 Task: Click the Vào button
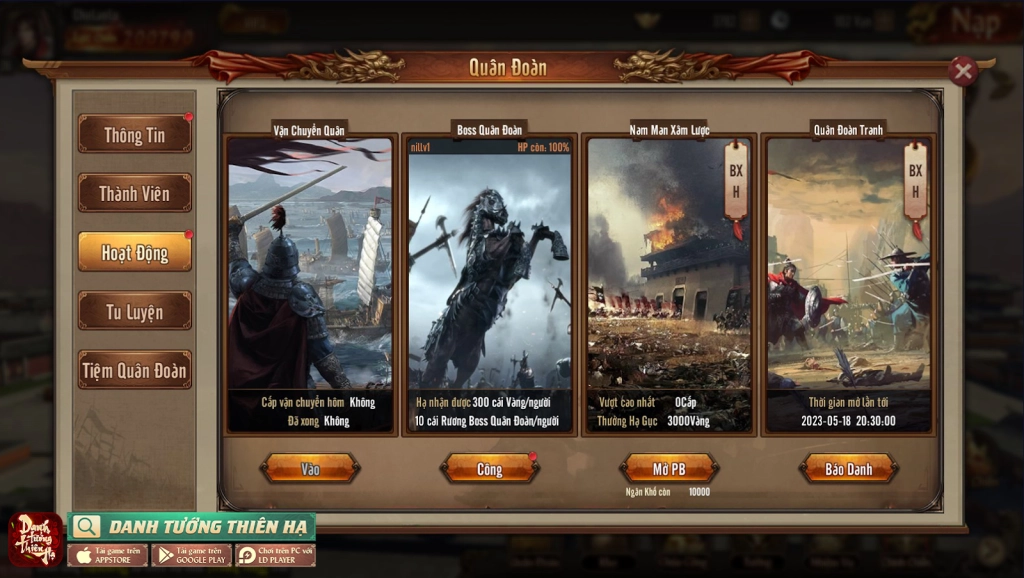[310, 468]
